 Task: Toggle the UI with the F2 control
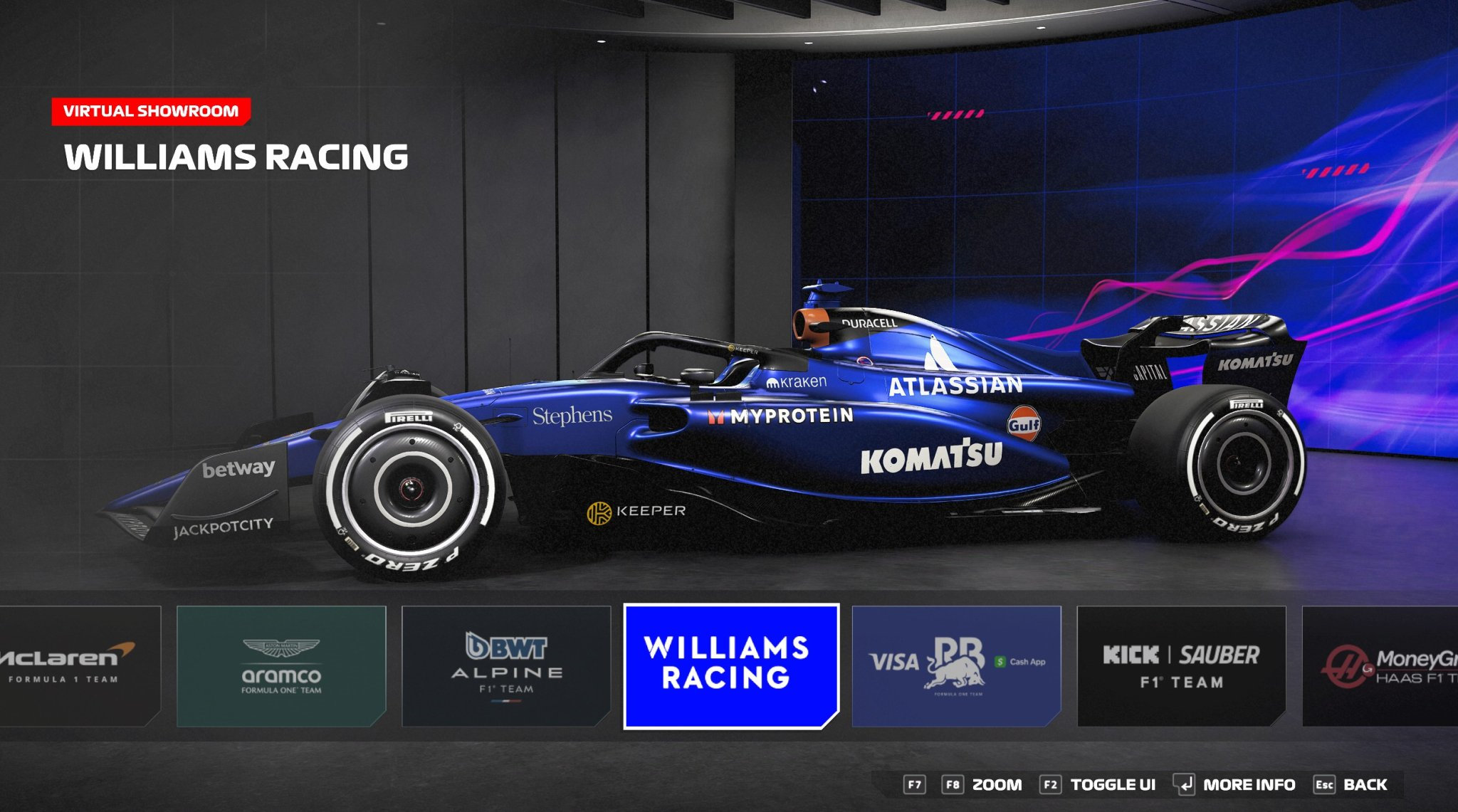[1051, 786]
